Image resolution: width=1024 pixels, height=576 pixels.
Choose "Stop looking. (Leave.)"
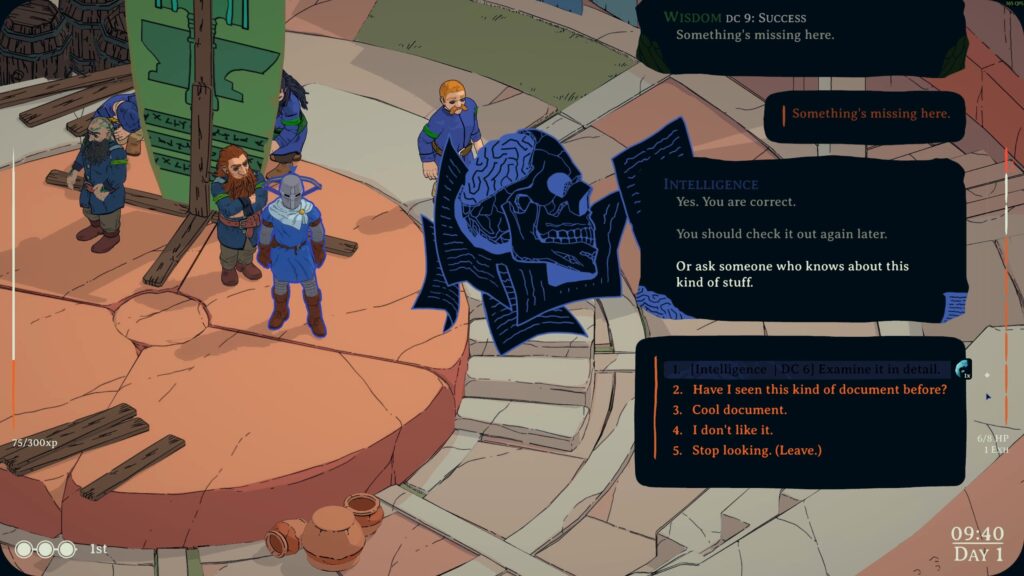coord(756,450)
